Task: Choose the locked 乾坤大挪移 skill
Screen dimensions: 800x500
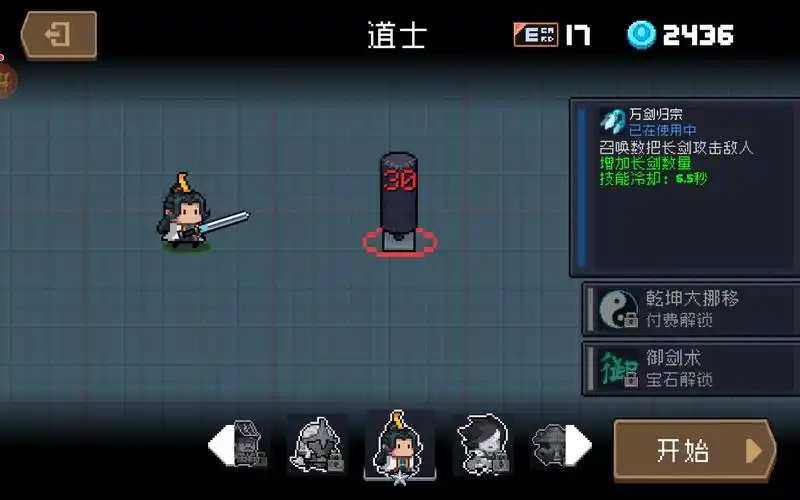Action: (x=690, y=309)
